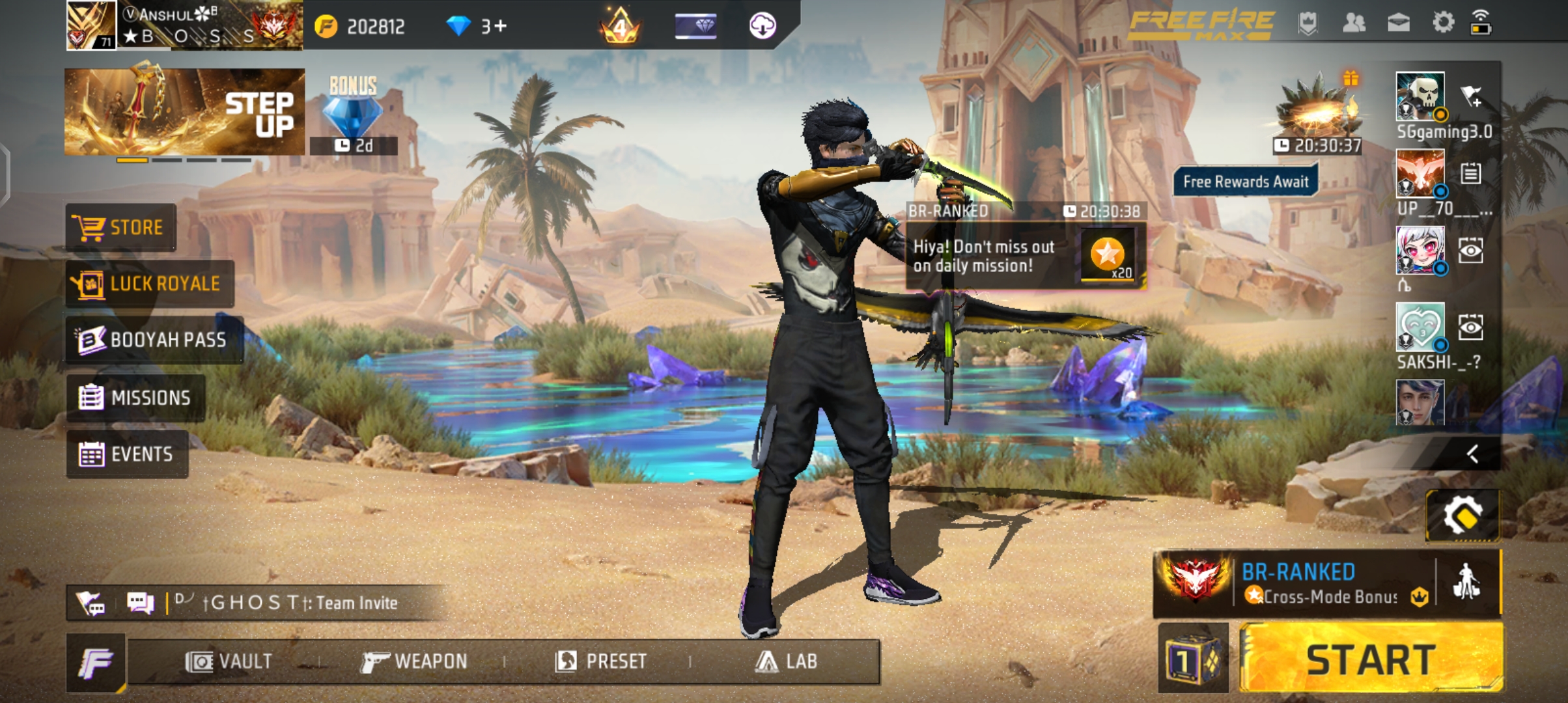Open the Lab section
This screenshot has width=1568, height=703.
click(x=786, y=661)
